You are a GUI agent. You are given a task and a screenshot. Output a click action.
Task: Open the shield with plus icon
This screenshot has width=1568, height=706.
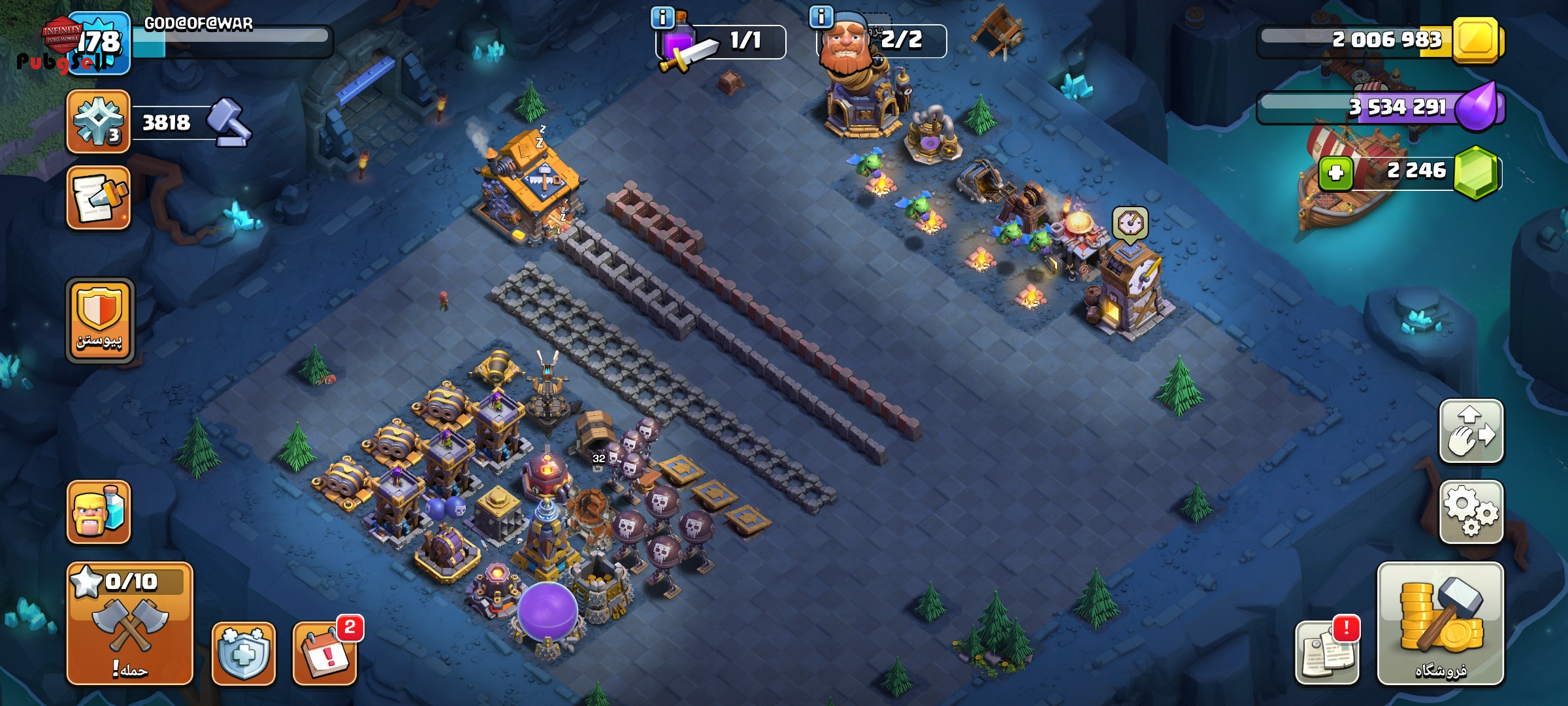tap(243, 653)
